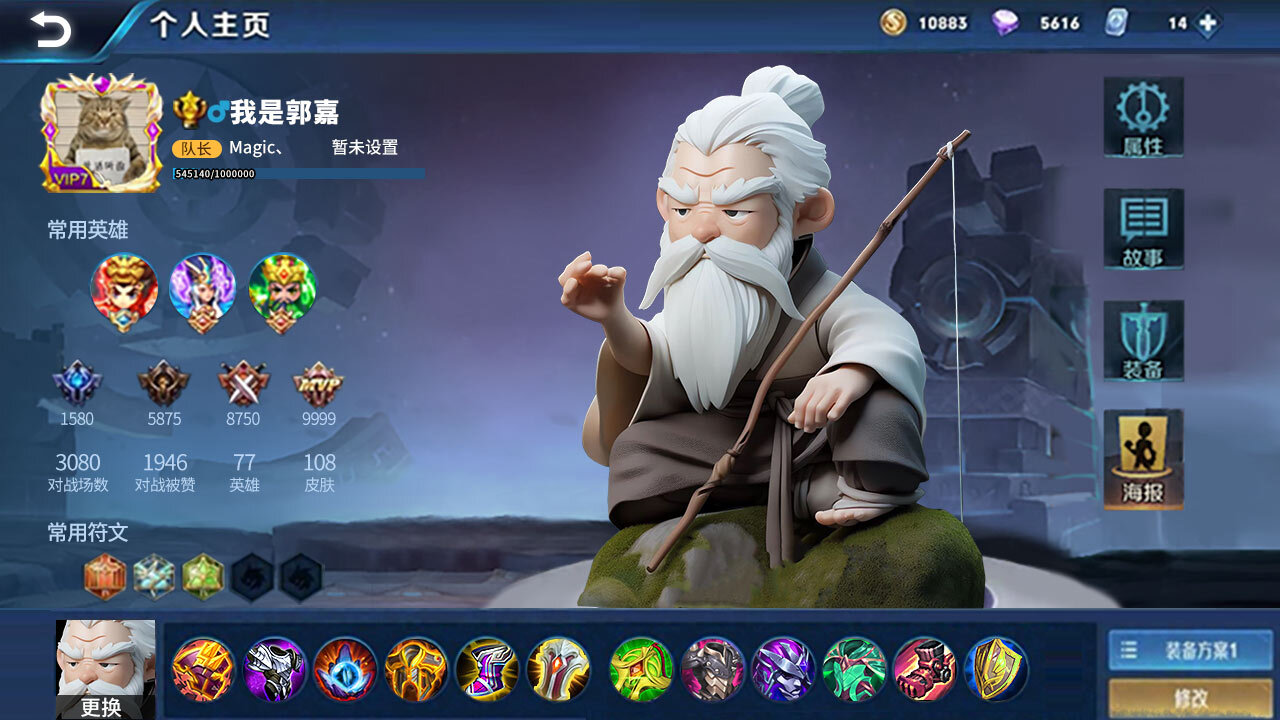Open the 故事 story panel
The image size is (1280, 720).
pos(1143,229)
